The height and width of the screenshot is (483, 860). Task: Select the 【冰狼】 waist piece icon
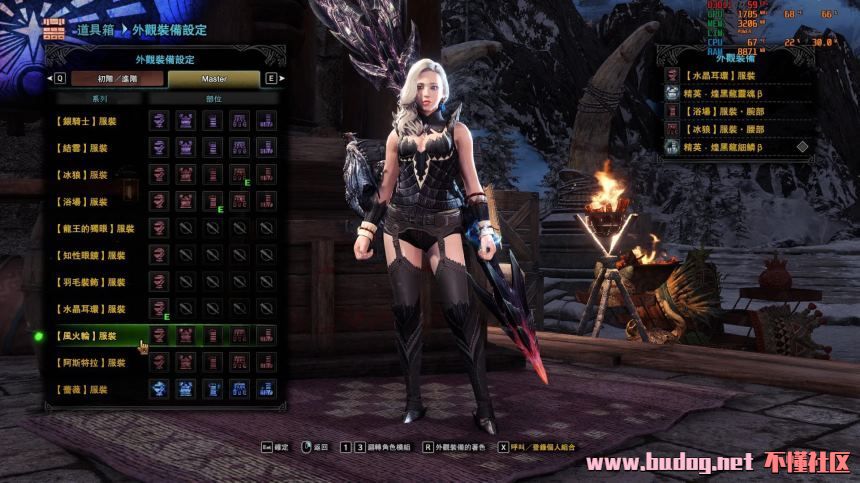[239, 175]
